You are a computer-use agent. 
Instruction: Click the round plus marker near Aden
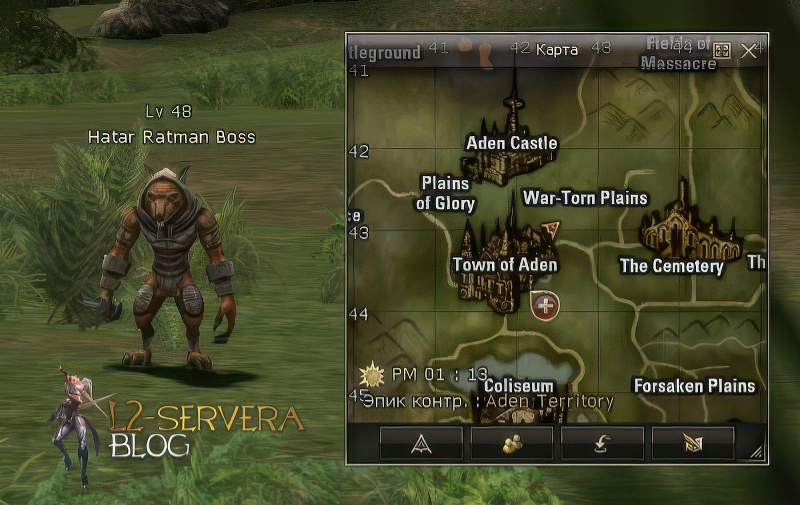[x=546, y=305]
